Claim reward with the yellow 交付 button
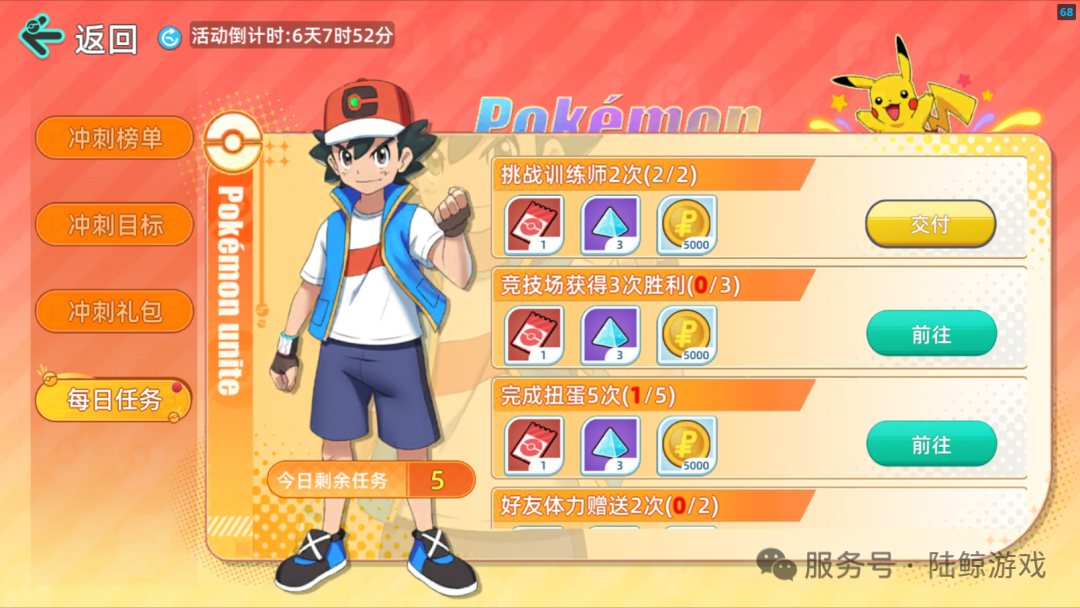 (930, 224)
